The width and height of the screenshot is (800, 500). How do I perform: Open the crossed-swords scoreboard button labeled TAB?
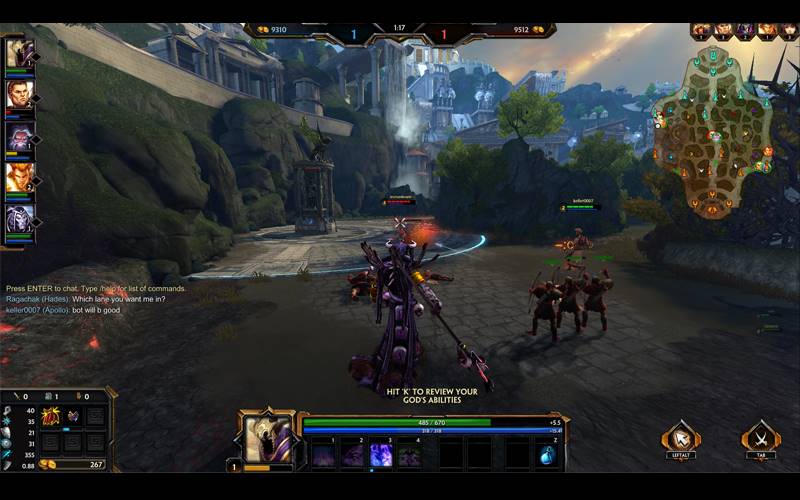pyautogui.click(x=761, y=437)
